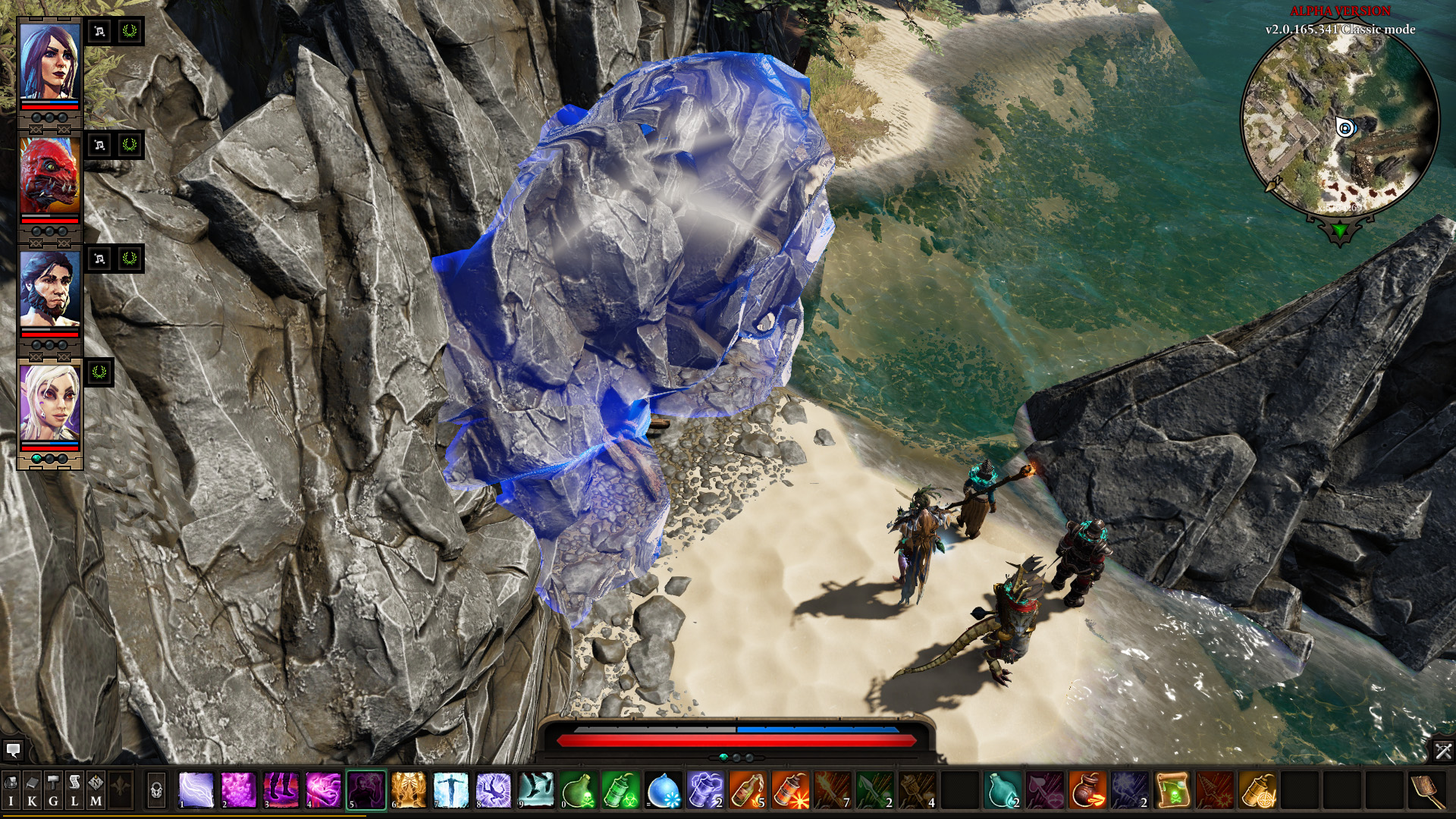Select the blue frost water balloon

[664, 790]
